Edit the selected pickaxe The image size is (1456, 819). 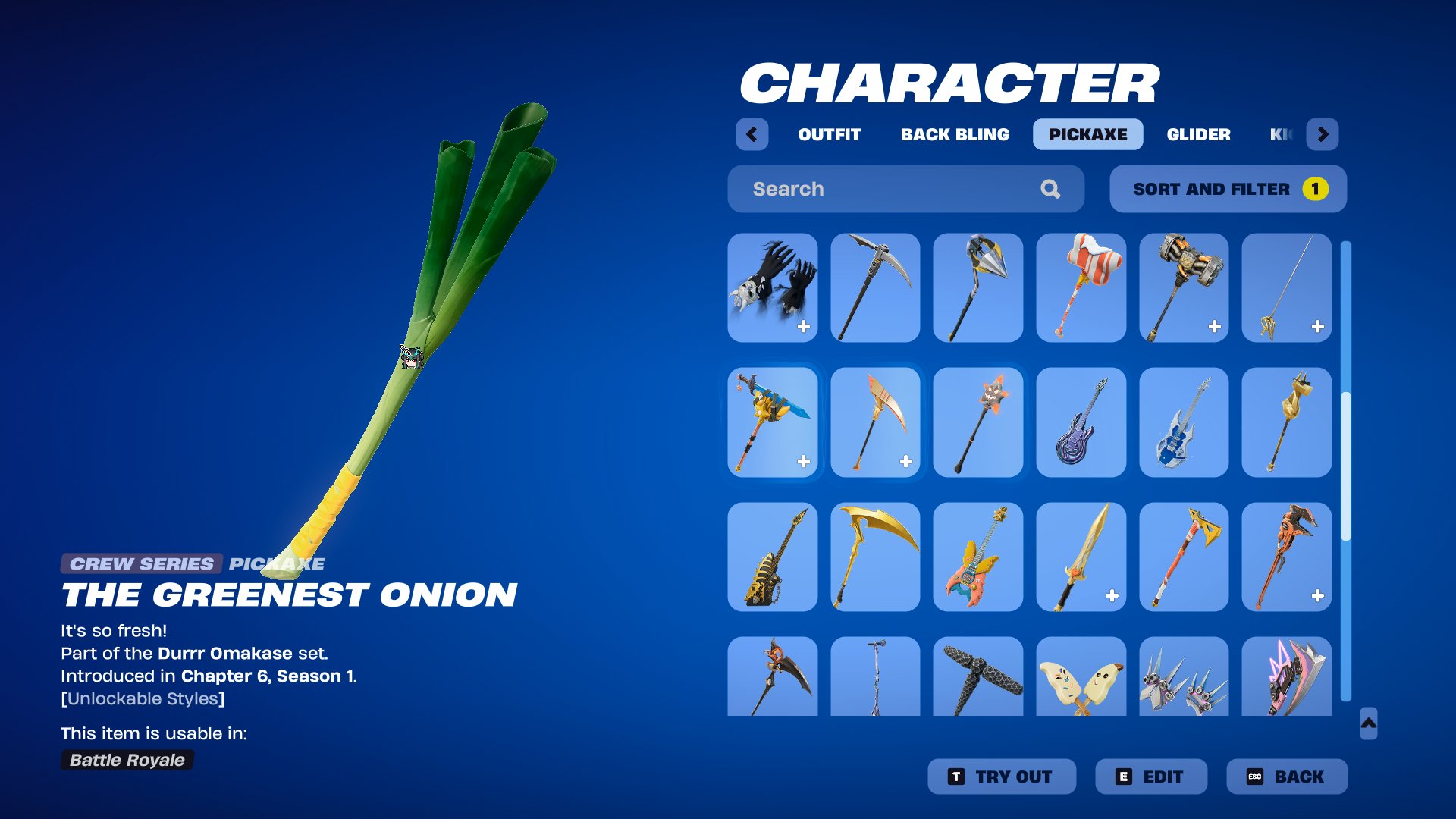[x=1150, y=777]
